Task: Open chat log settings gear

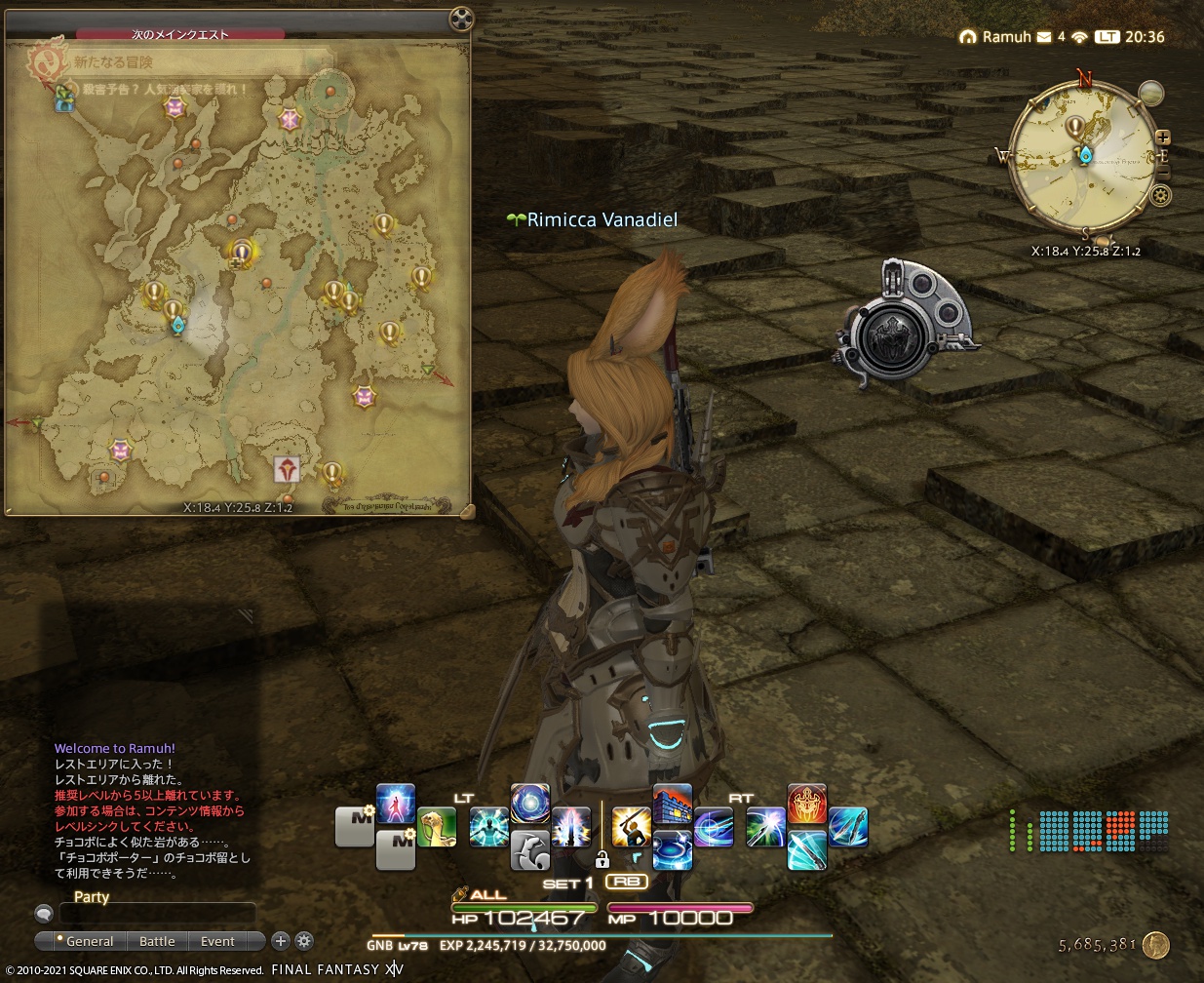Action: [x=304, y=941]
